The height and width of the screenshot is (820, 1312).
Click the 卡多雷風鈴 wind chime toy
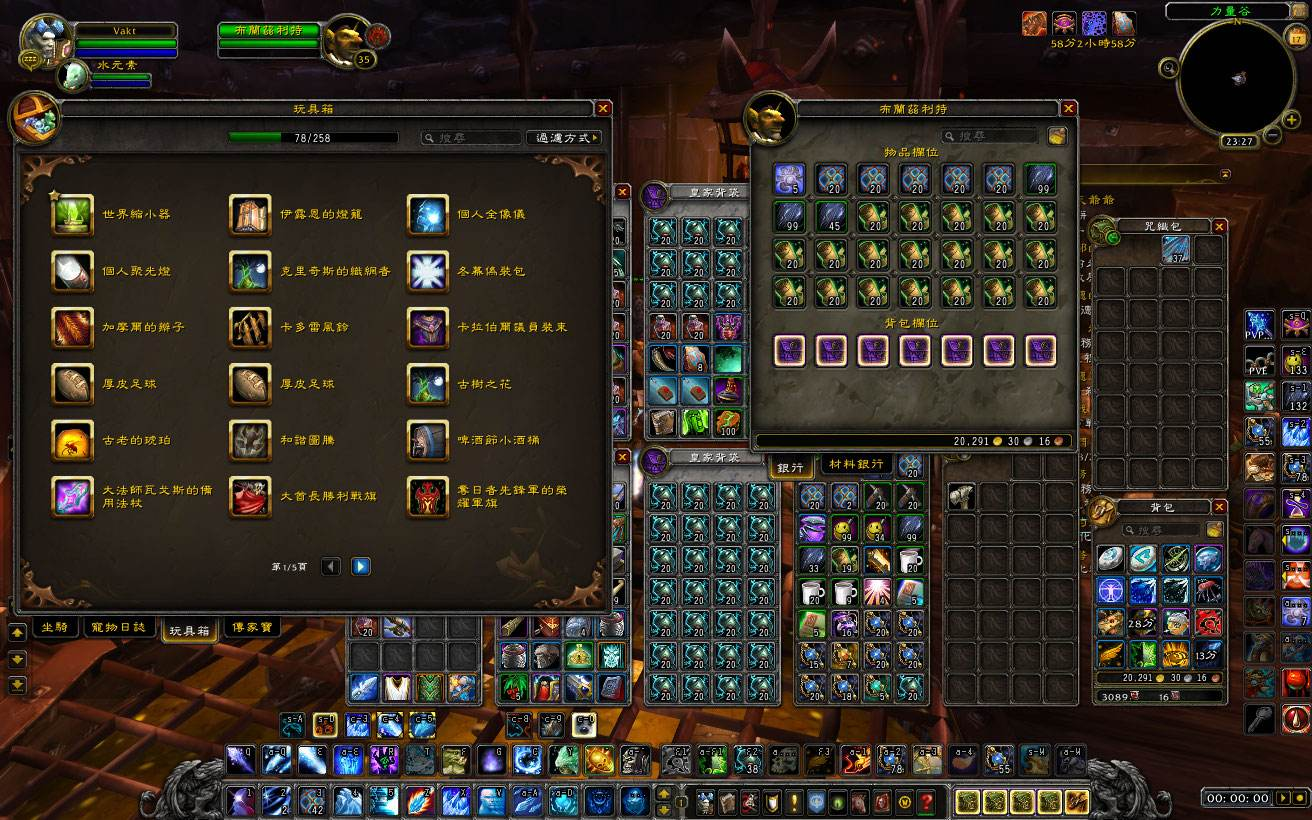click(x=250, y=327)
